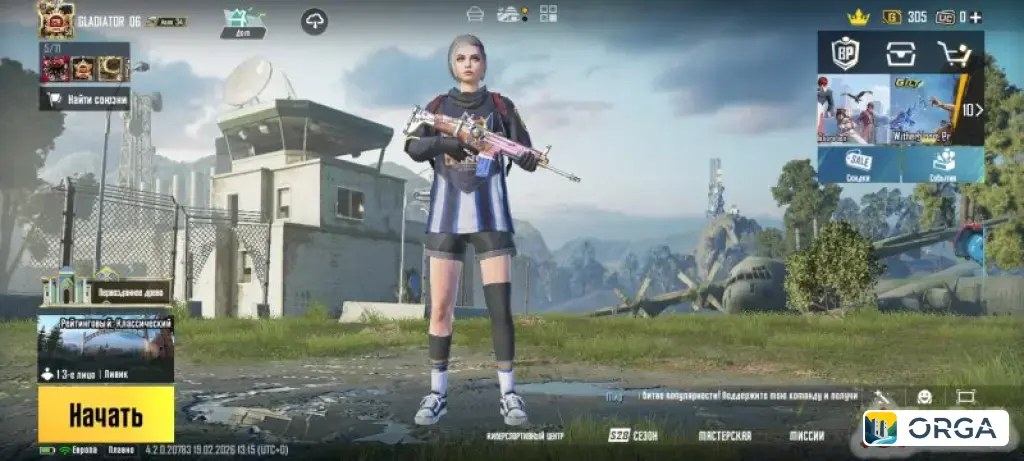The height and width of the screenshot is (461, 1024).
Task: Expand the event banners arrow showing 10
Action: pos(972,110)
